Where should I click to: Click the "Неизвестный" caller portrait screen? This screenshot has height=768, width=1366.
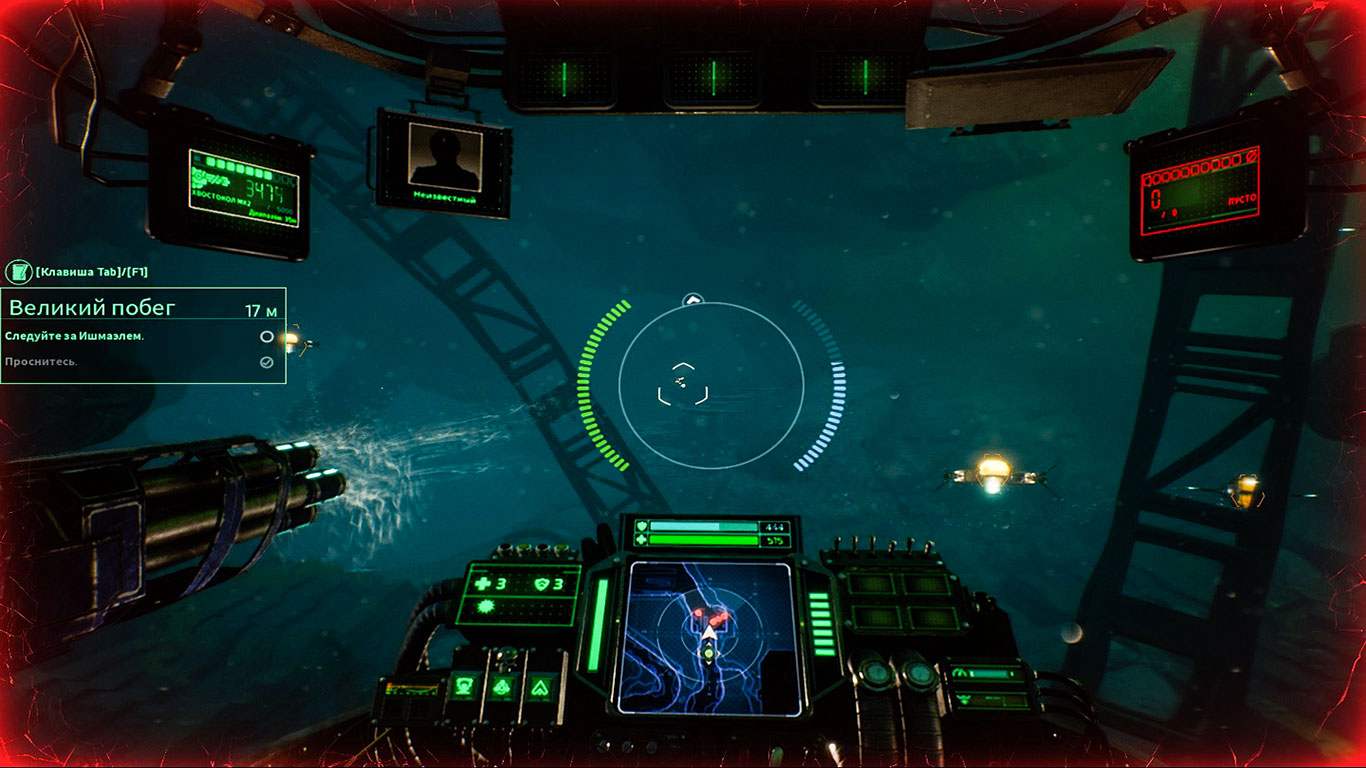(x=445, y=164)
